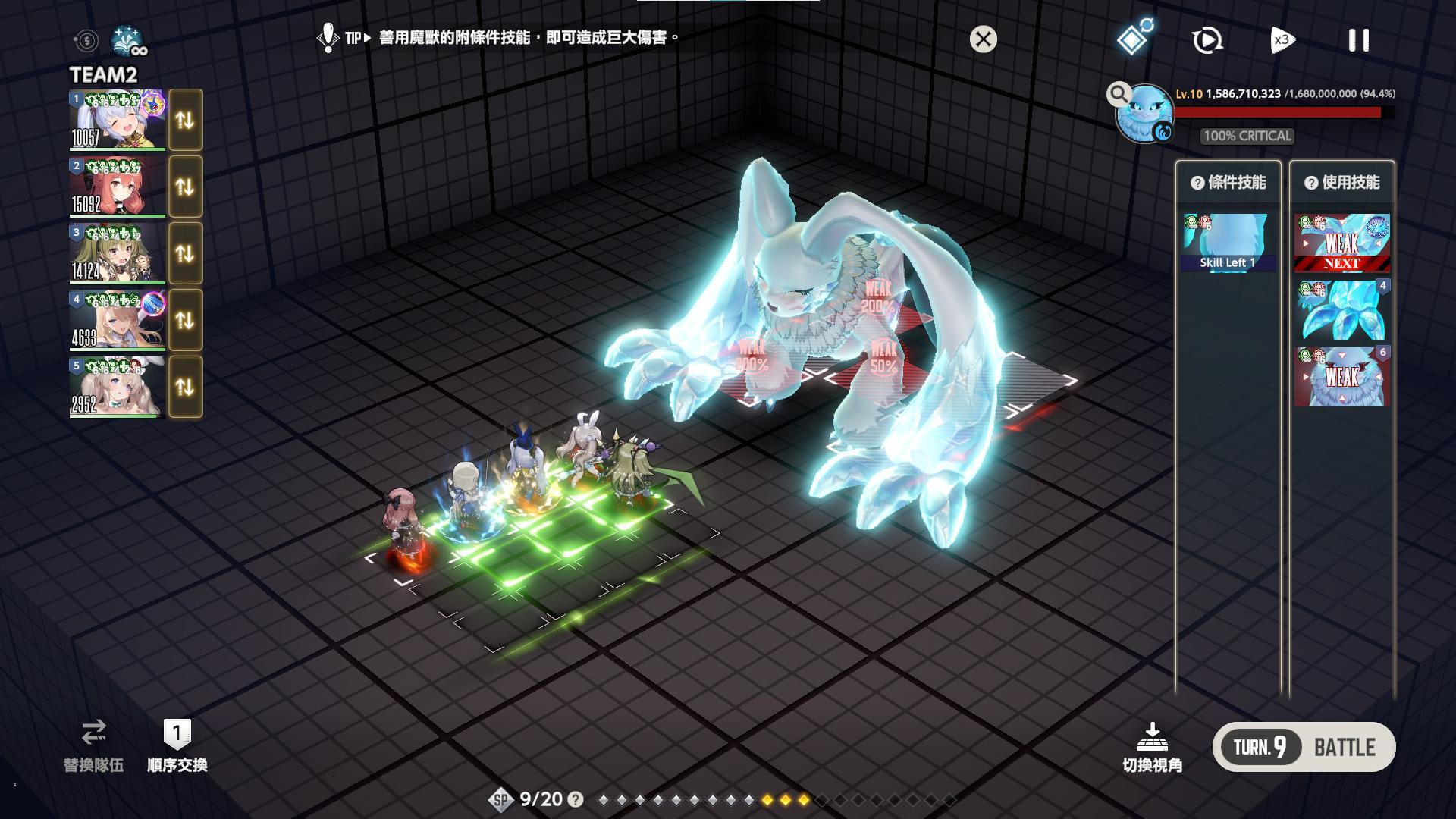This screenshot has height=819, width=1456.
Task: Select the order exchange button
Action: pyautogui.click(x=177, y=745)
